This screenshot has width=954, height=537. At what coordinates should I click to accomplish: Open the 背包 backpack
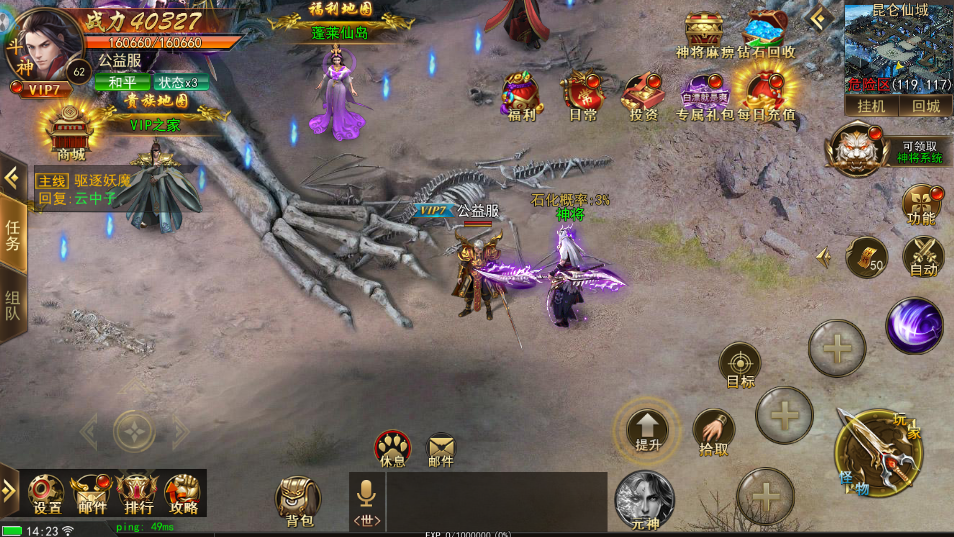(299, 499)
